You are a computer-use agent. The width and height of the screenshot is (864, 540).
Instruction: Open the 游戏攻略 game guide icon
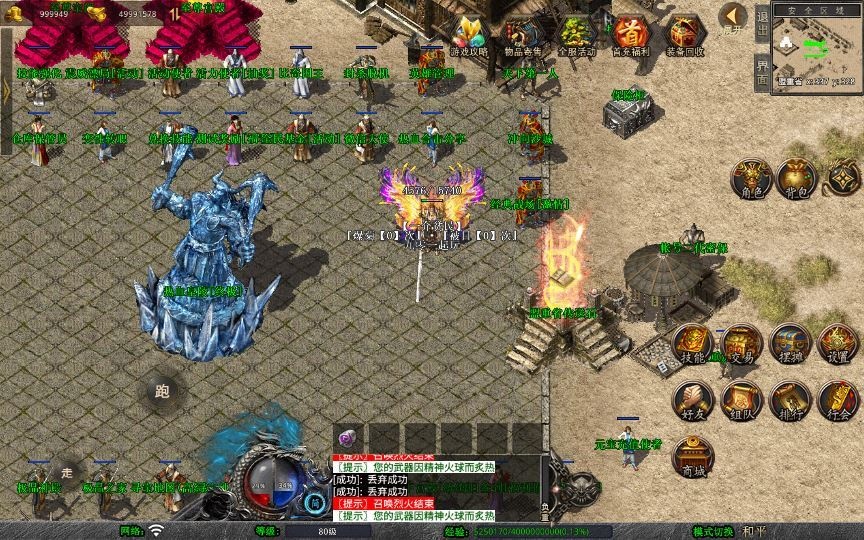coord(466,35)
